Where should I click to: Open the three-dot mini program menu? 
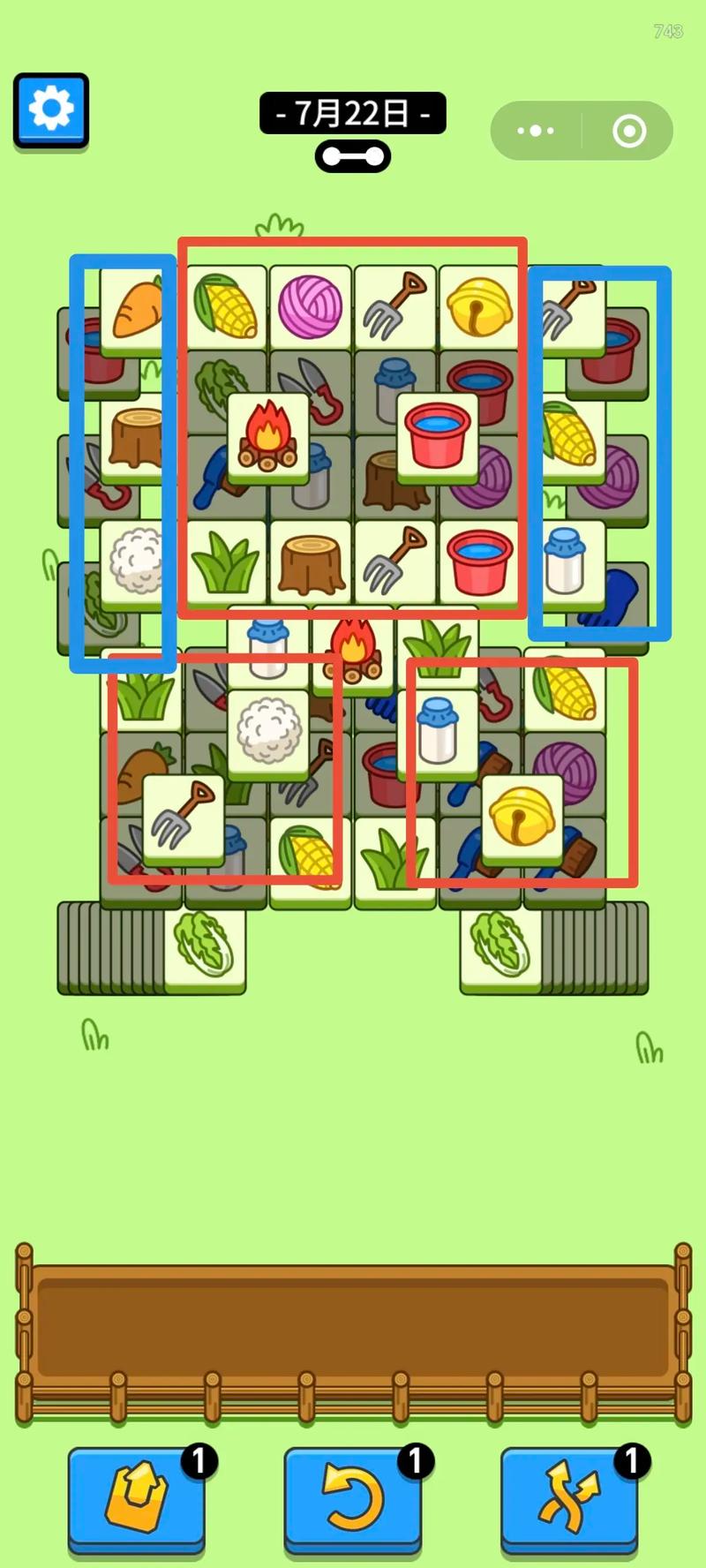pos(536,131)
